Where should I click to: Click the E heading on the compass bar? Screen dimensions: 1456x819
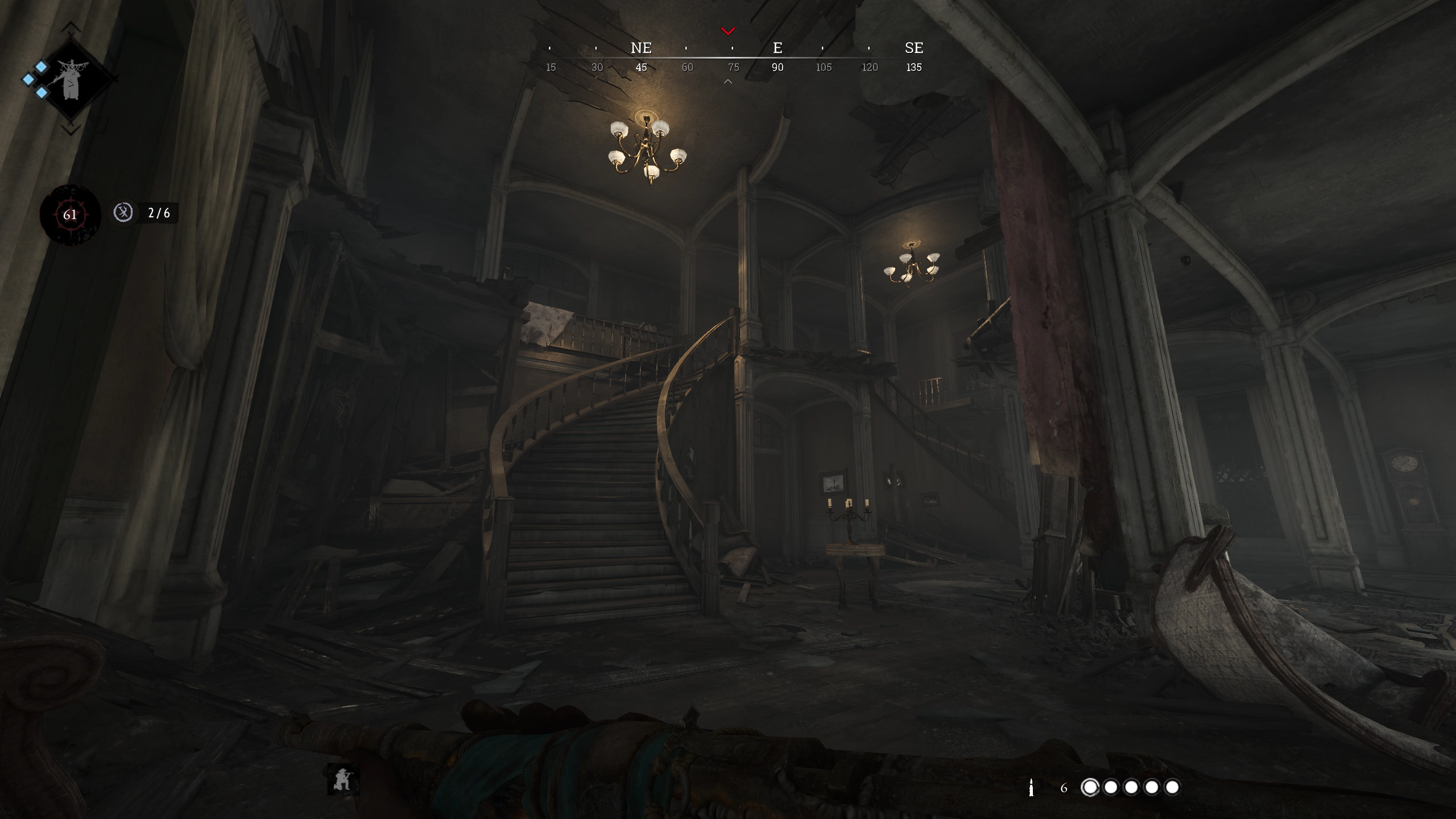[x=777, y=48]
